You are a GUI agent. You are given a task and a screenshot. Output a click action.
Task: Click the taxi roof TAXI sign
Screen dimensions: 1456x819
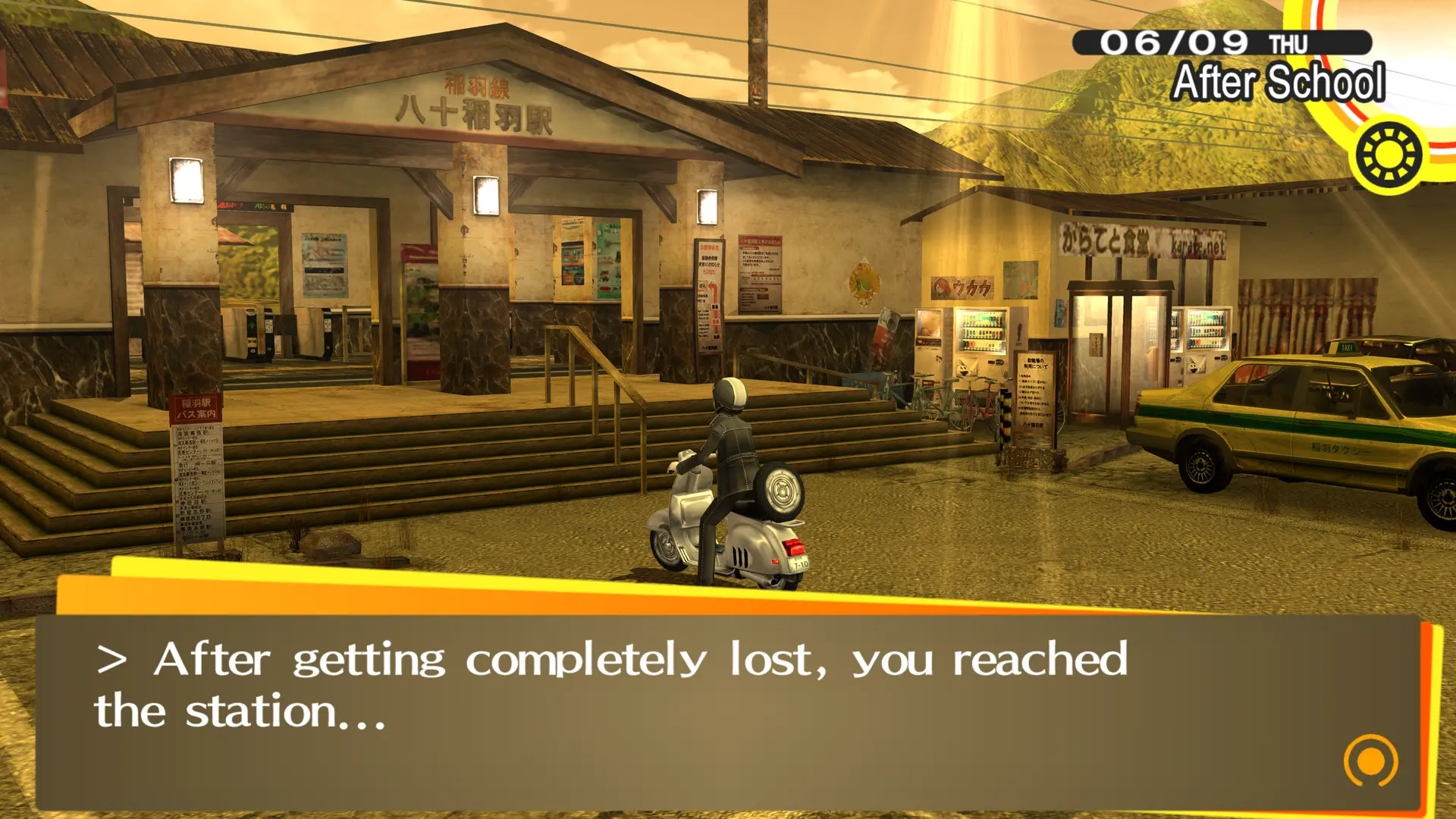point(1347,347)
